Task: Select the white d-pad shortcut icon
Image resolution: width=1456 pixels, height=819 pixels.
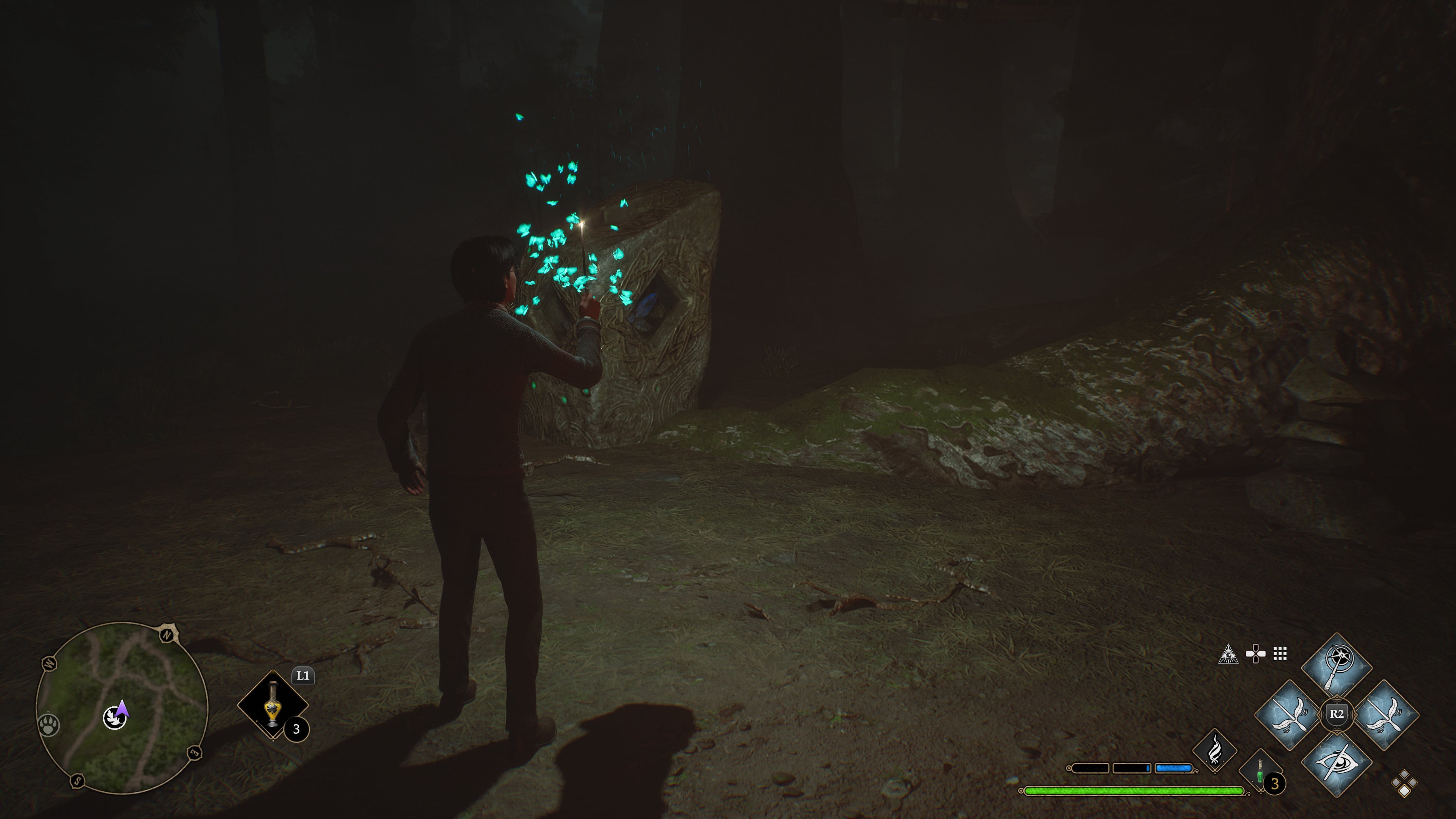Action: coord(1255,654)
